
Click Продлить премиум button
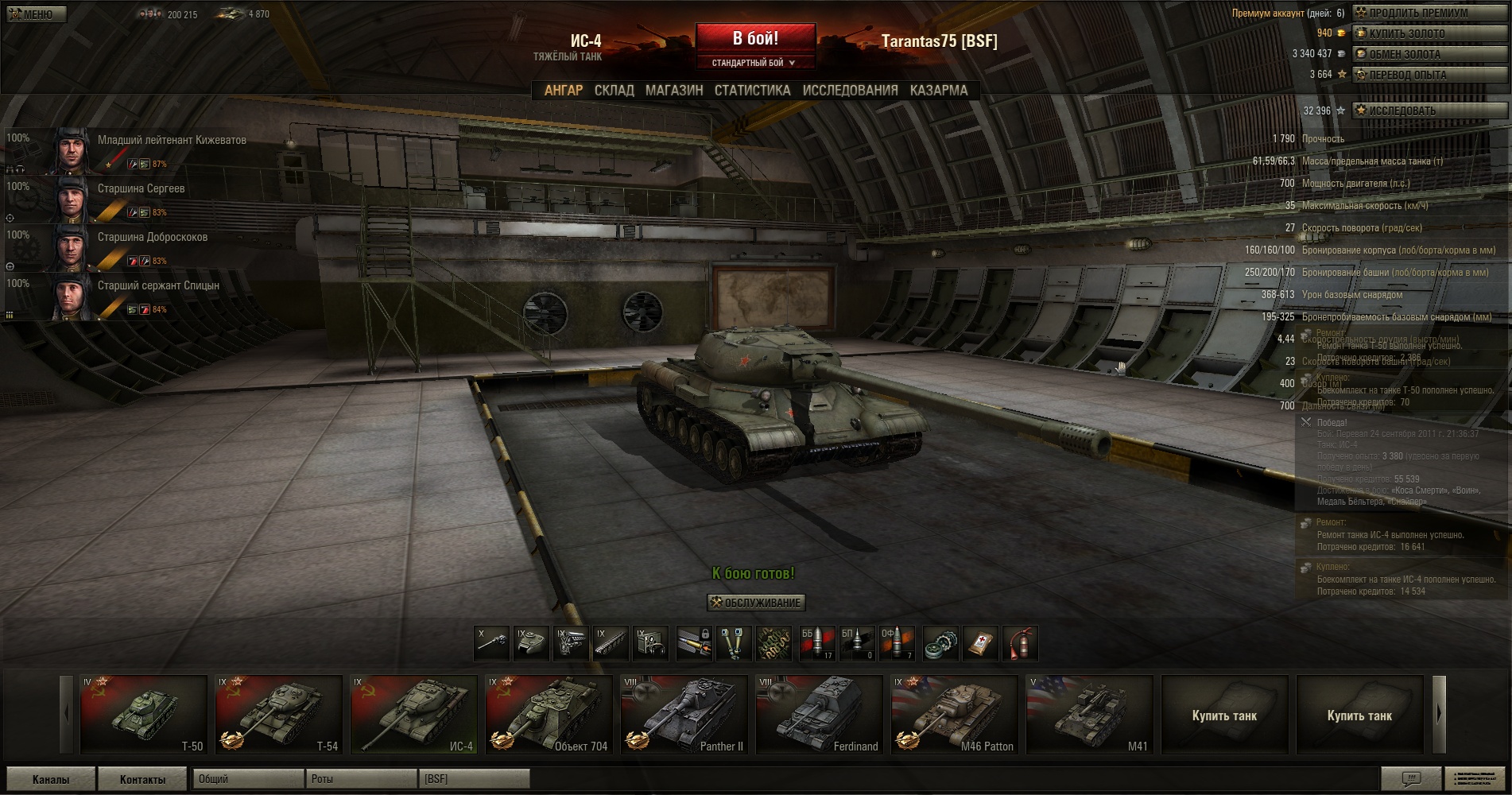[x=1429, y=13]
